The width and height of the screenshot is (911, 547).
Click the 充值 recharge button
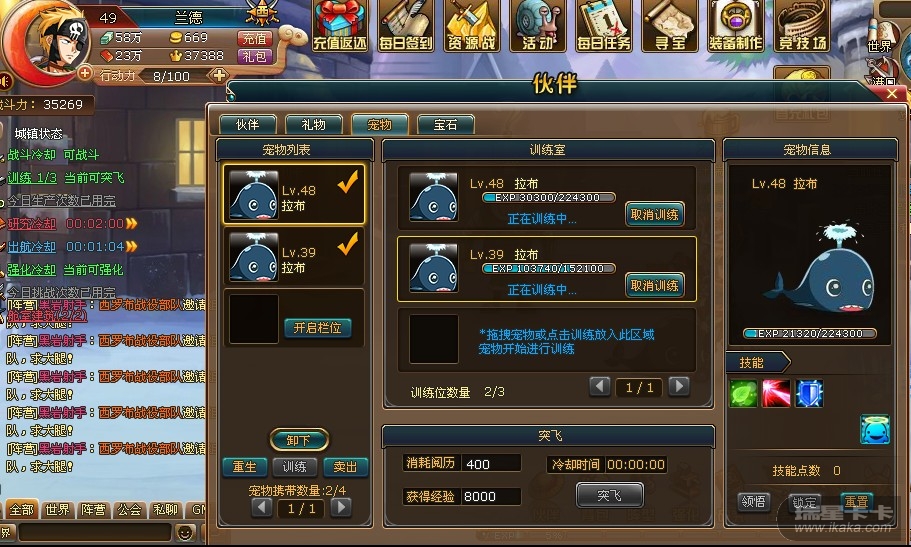point(254,38)
